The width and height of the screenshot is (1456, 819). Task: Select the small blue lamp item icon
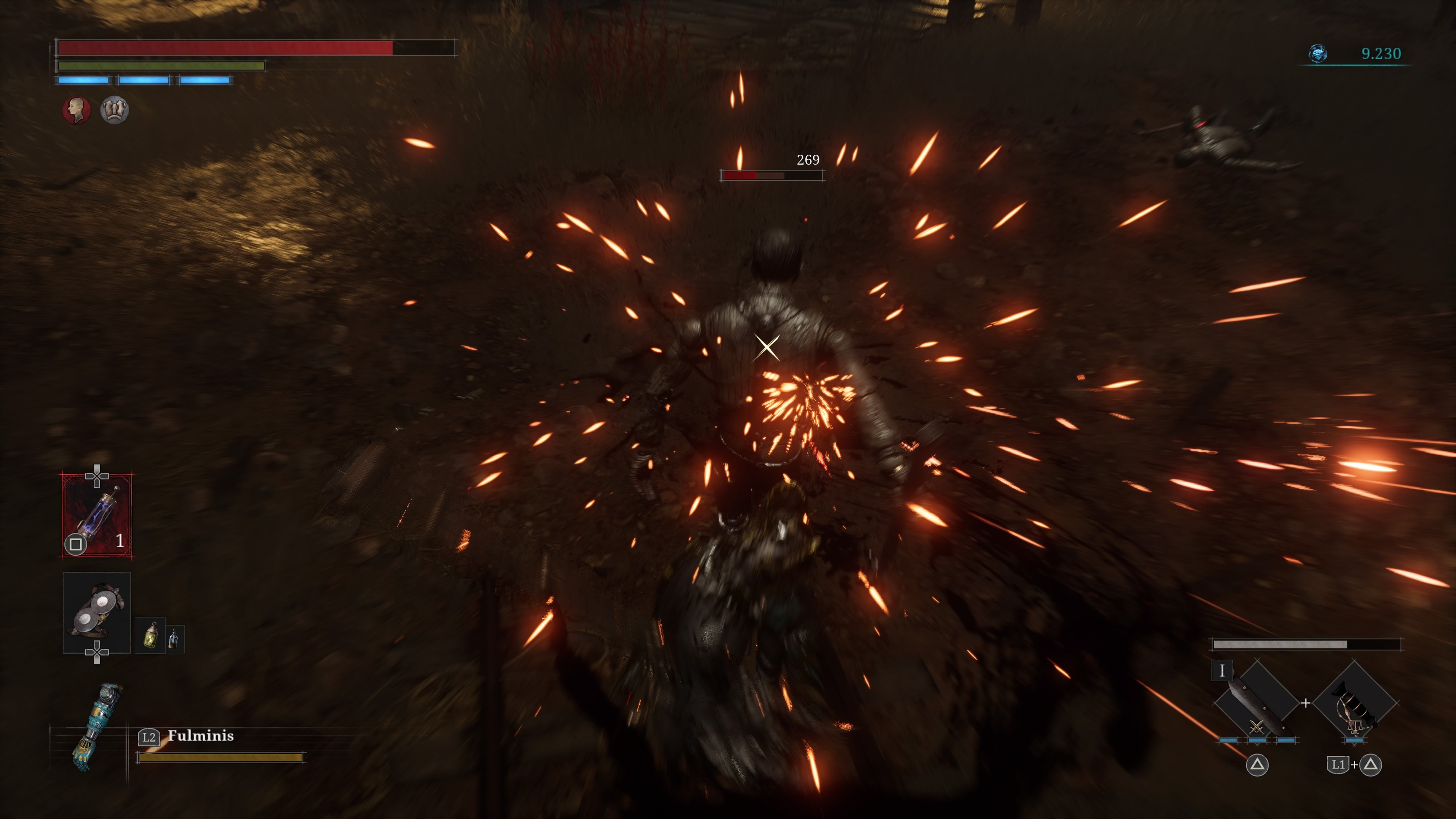(174, 639)
